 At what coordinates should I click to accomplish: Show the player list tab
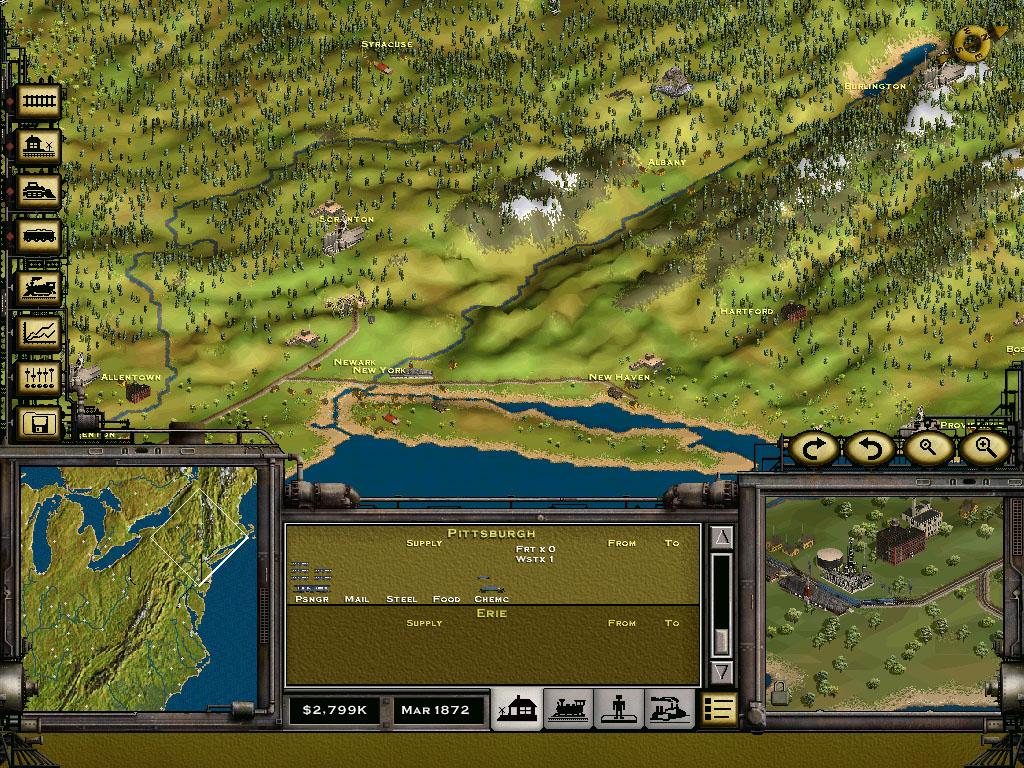[617, 710]
